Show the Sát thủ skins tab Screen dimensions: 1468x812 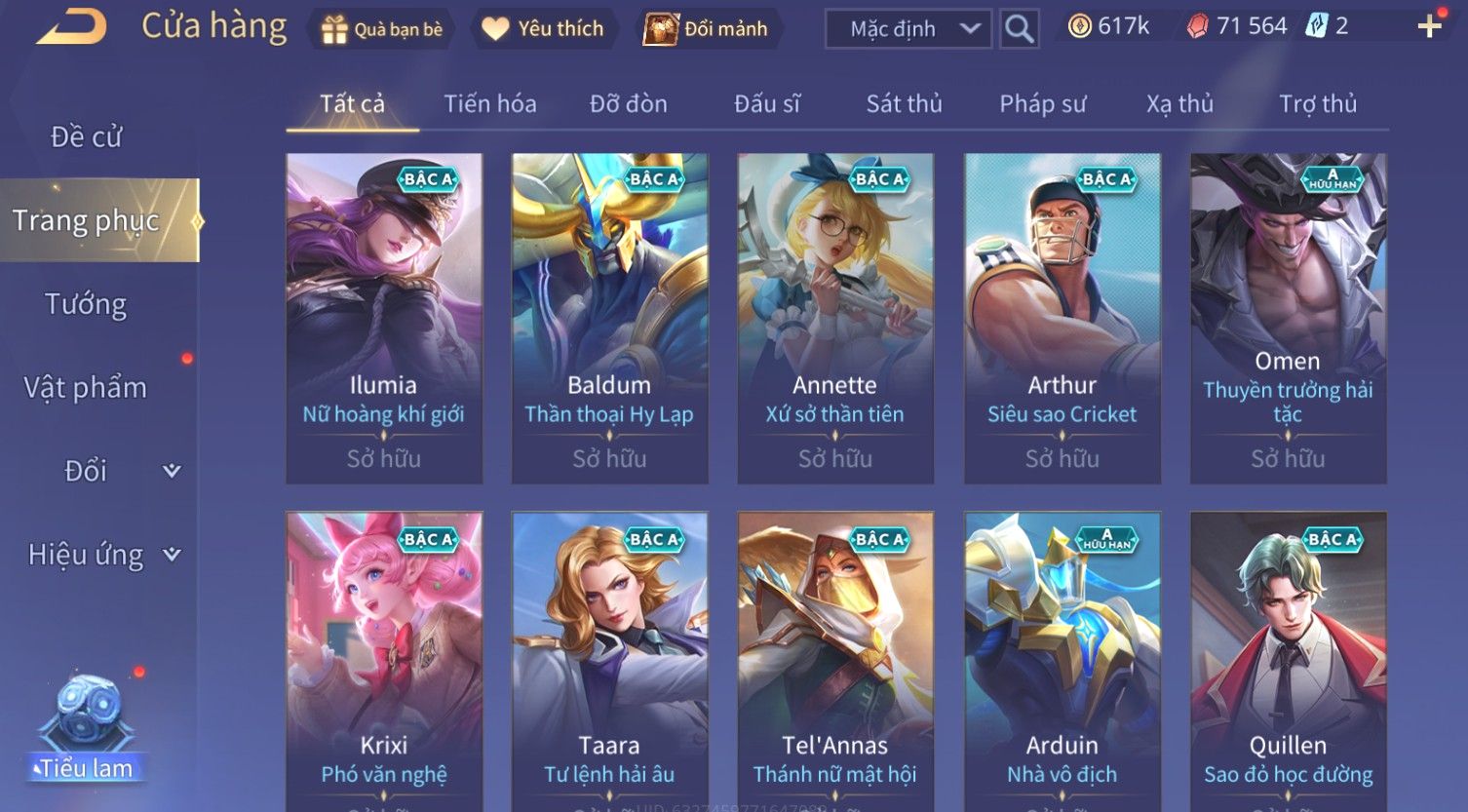(904, 104)
